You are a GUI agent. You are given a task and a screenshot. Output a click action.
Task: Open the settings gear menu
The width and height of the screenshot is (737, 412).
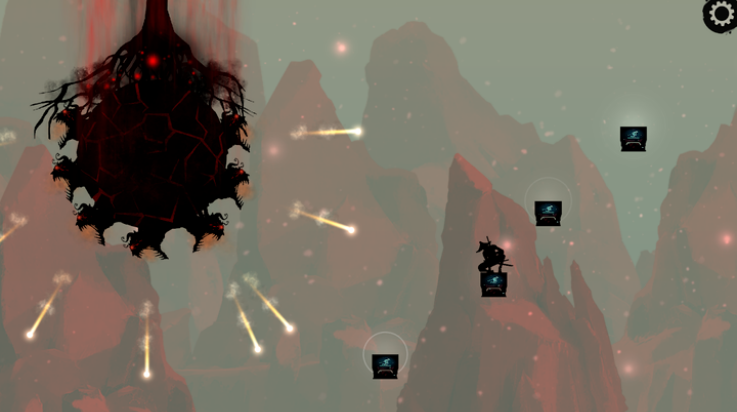coord(720,14)
